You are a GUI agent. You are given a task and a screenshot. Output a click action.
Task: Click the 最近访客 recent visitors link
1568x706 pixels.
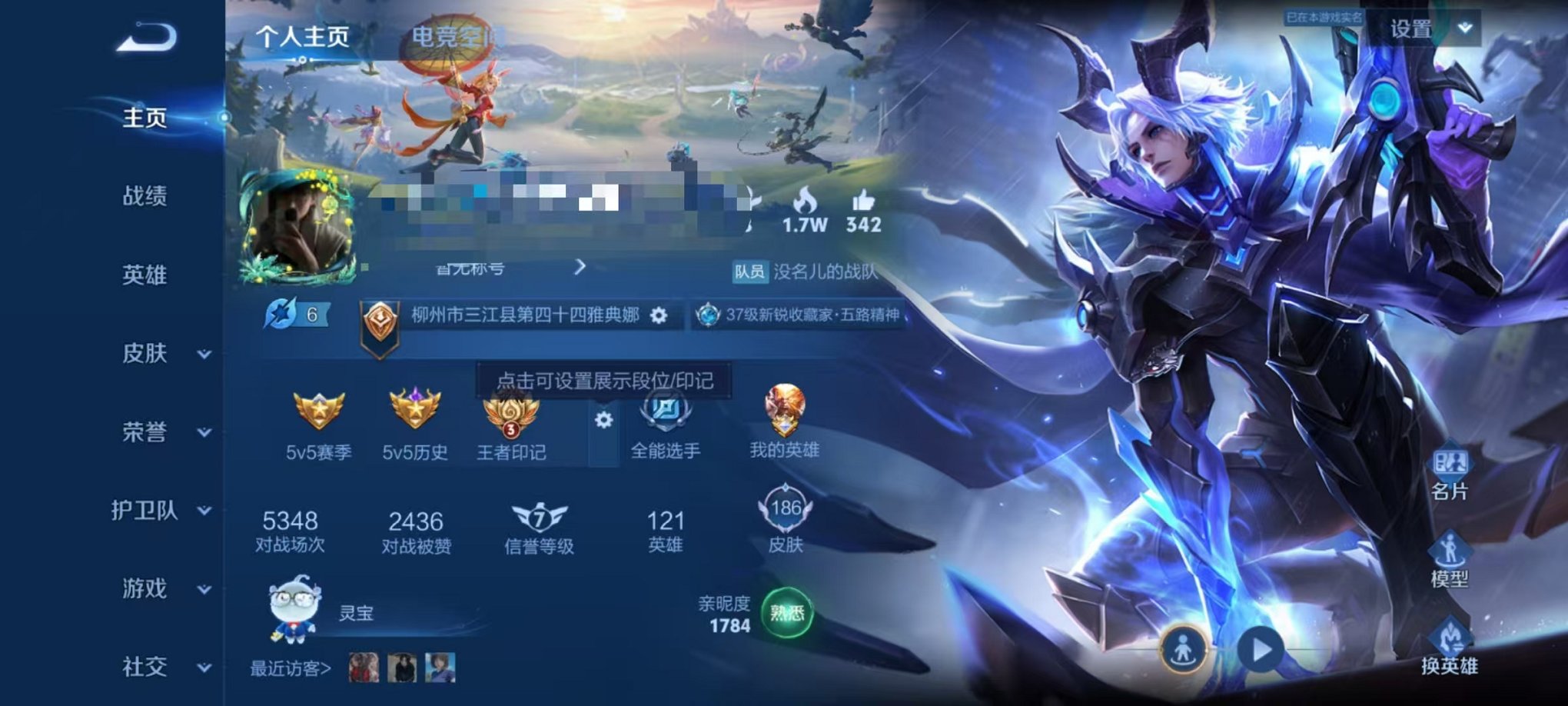(292, 670)
